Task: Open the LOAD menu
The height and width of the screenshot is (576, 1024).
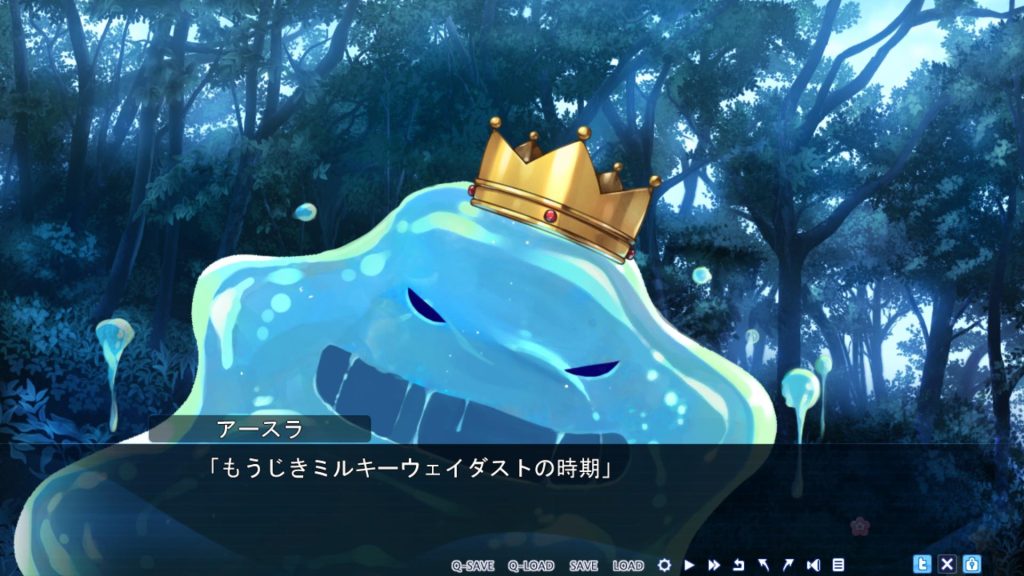Action: [628, 565]
